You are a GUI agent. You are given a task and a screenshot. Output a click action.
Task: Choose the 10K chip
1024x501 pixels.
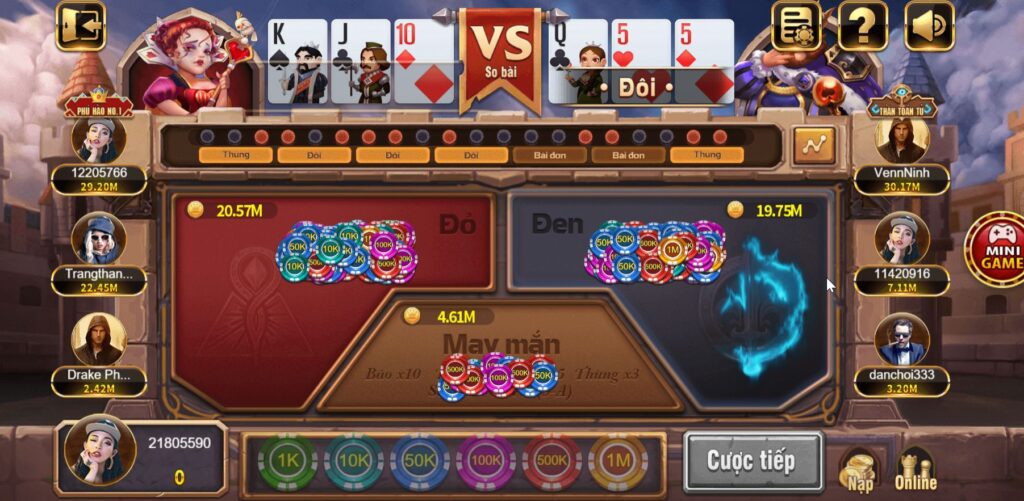click(x=353, y=461)
